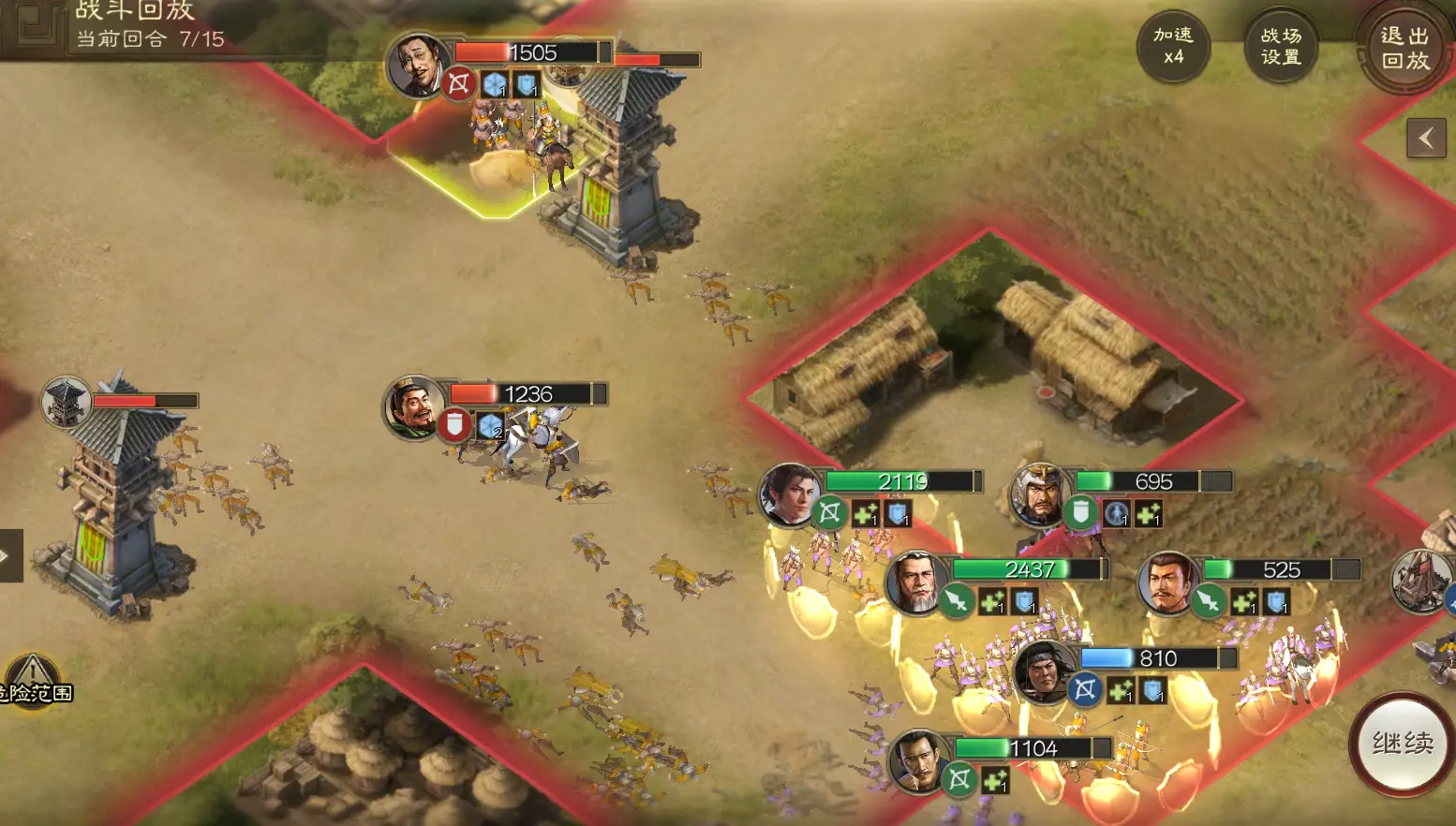Collapse the right side panel arrow
This screenshot has width=1456, height=826.
[x=1426, y=140]
